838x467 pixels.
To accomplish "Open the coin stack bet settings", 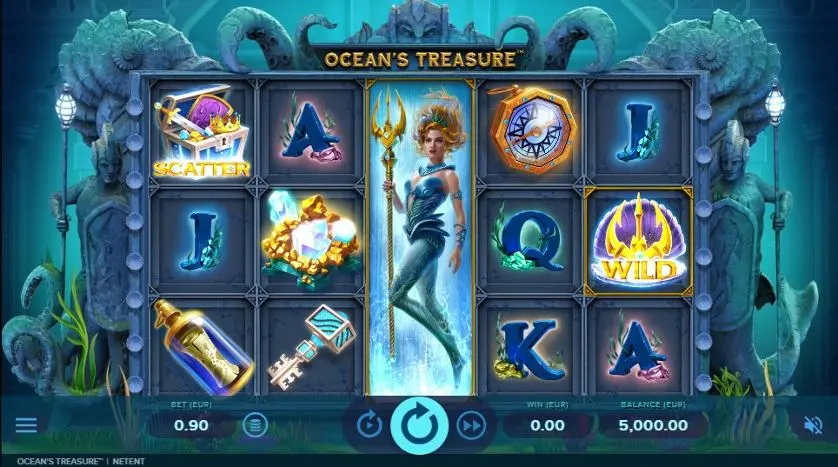I will (x=256, y=426).
